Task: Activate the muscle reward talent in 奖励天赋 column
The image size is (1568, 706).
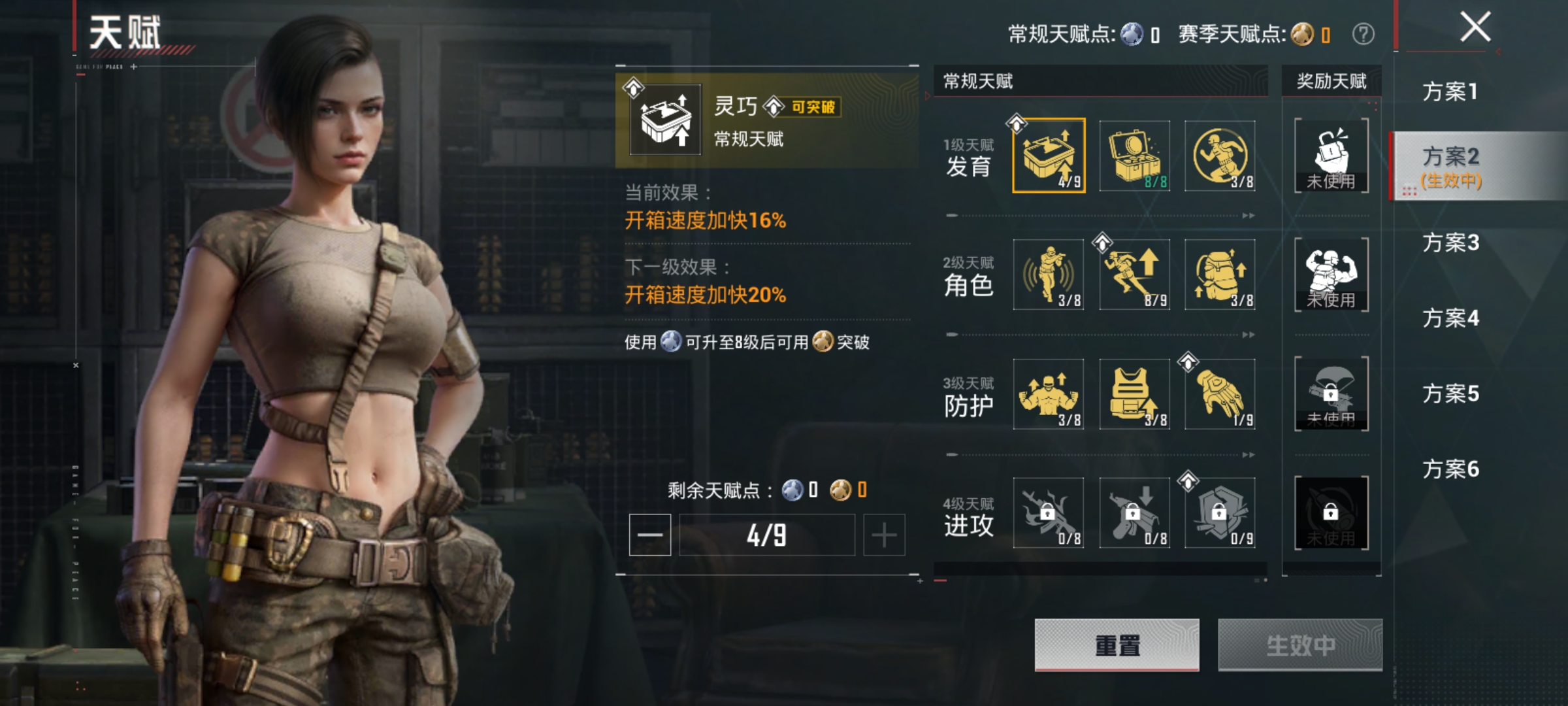Action: click(1333, 275)
